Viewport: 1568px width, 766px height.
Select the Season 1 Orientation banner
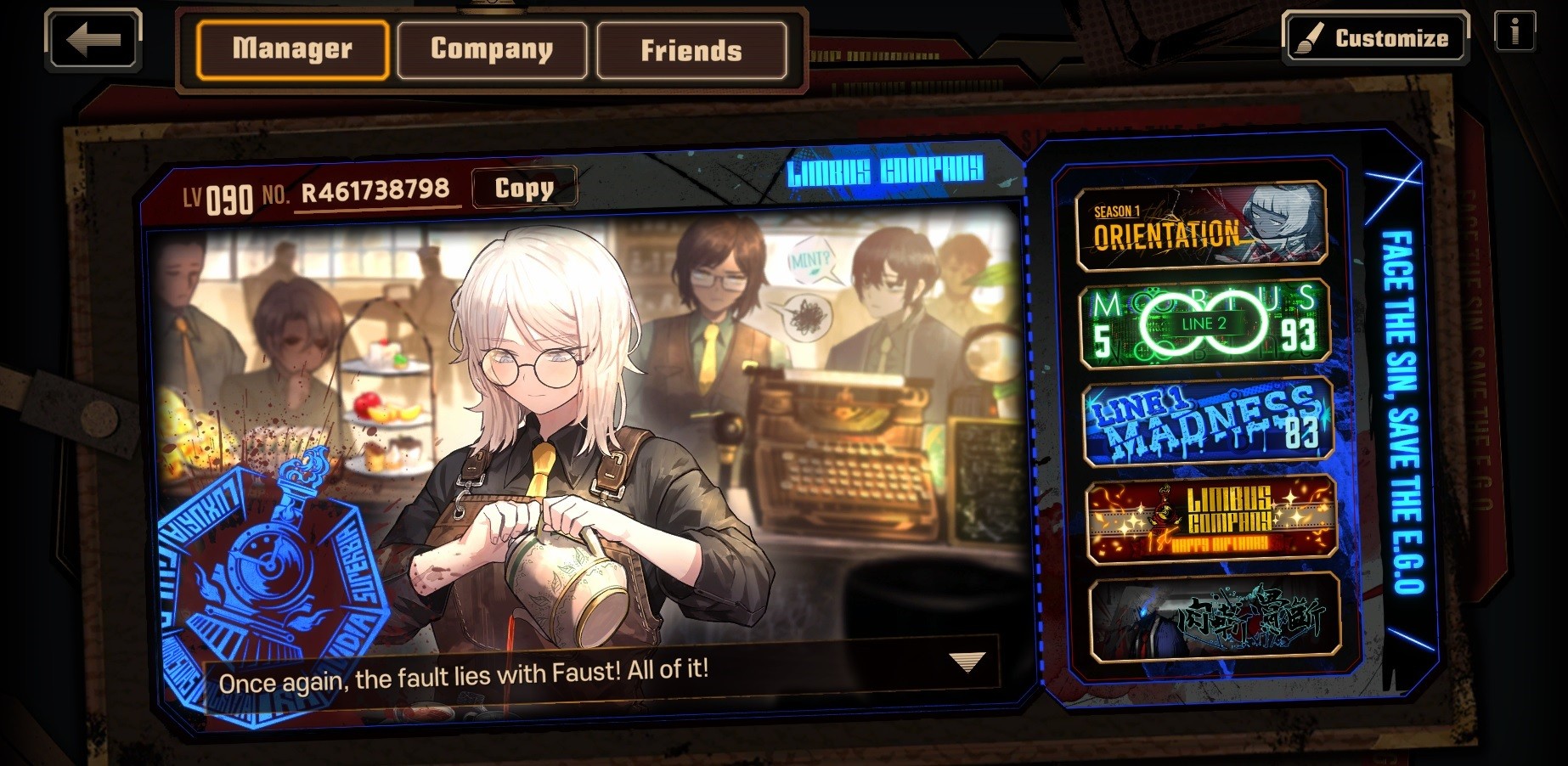pyautogui.click(x=1200, y=227)
